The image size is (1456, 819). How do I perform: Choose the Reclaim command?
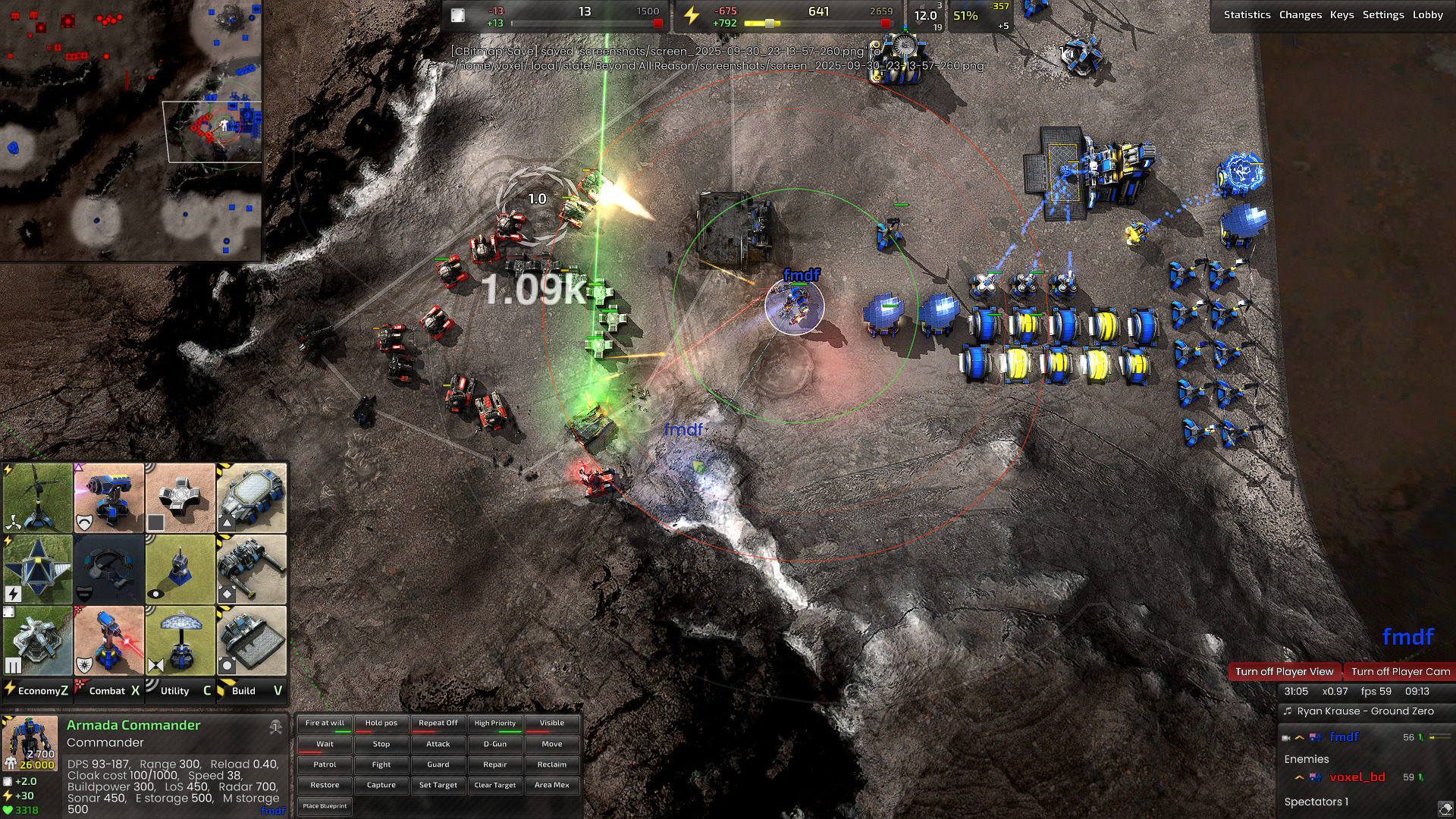pos(552,764)
